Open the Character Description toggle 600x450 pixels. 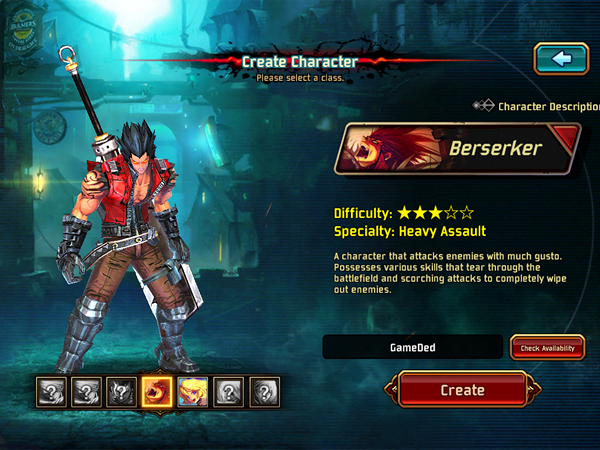484,105
